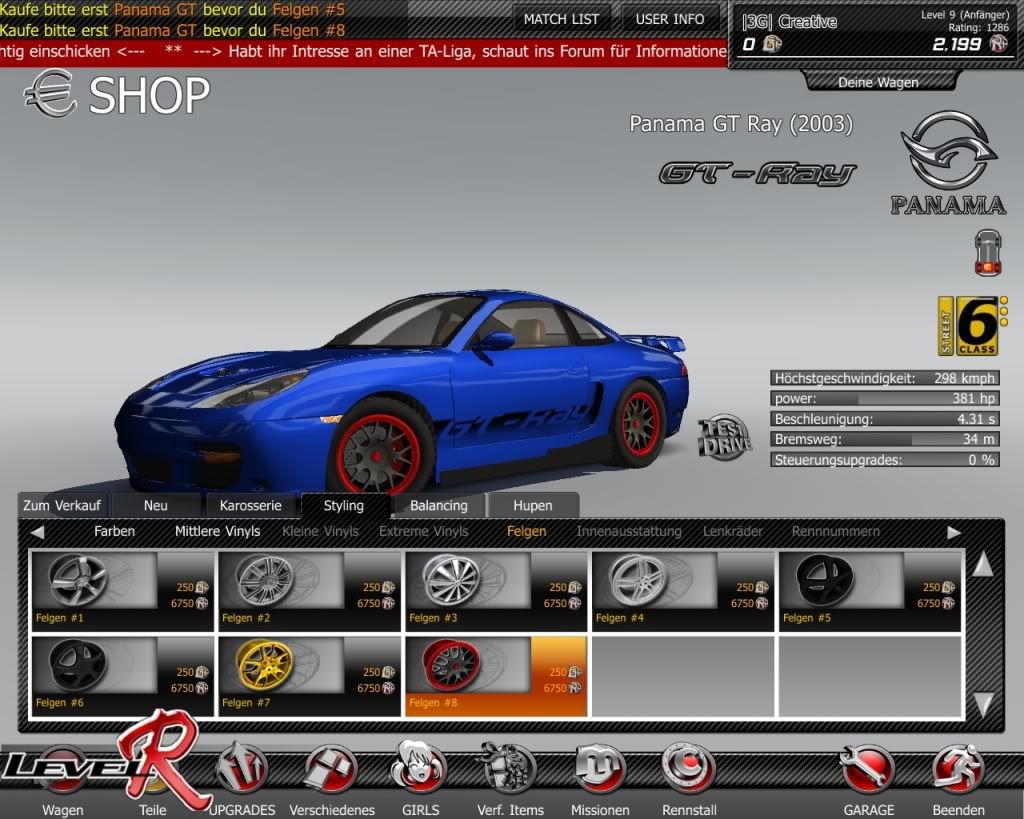Open the MATCH LIST screen

(x=561, y=19)
